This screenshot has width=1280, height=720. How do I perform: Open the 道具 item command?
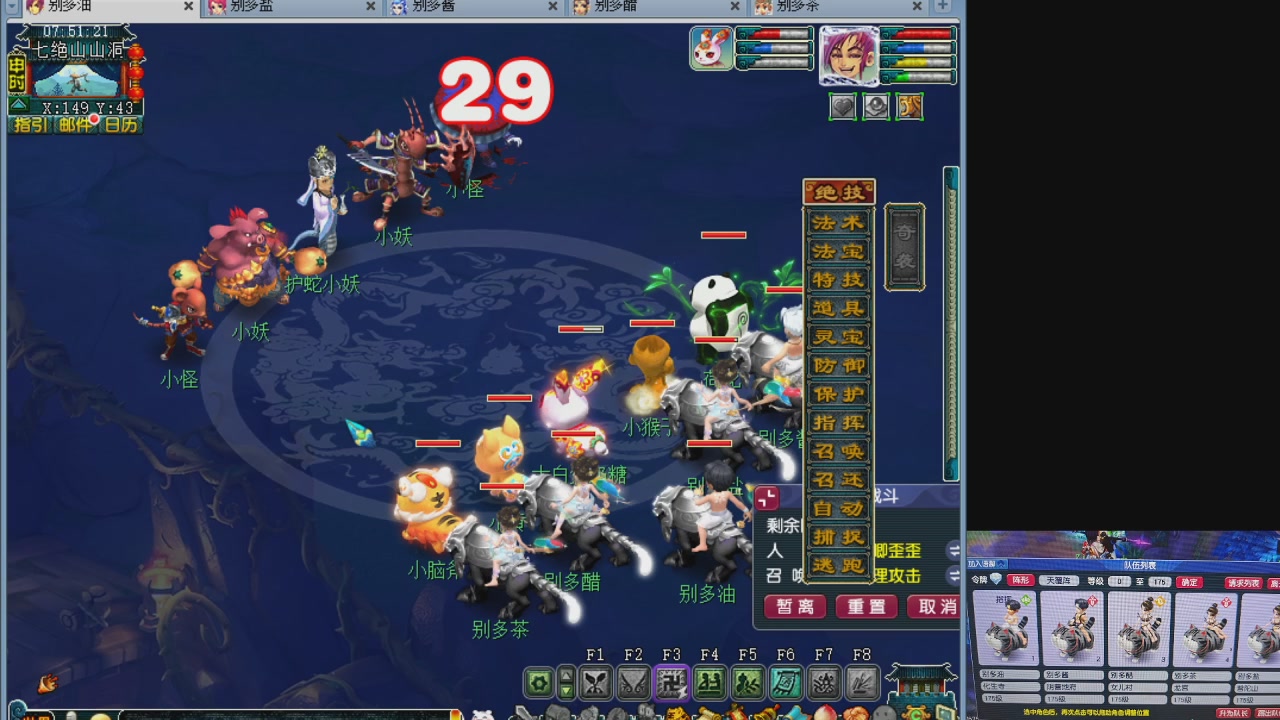coord(838,309)
